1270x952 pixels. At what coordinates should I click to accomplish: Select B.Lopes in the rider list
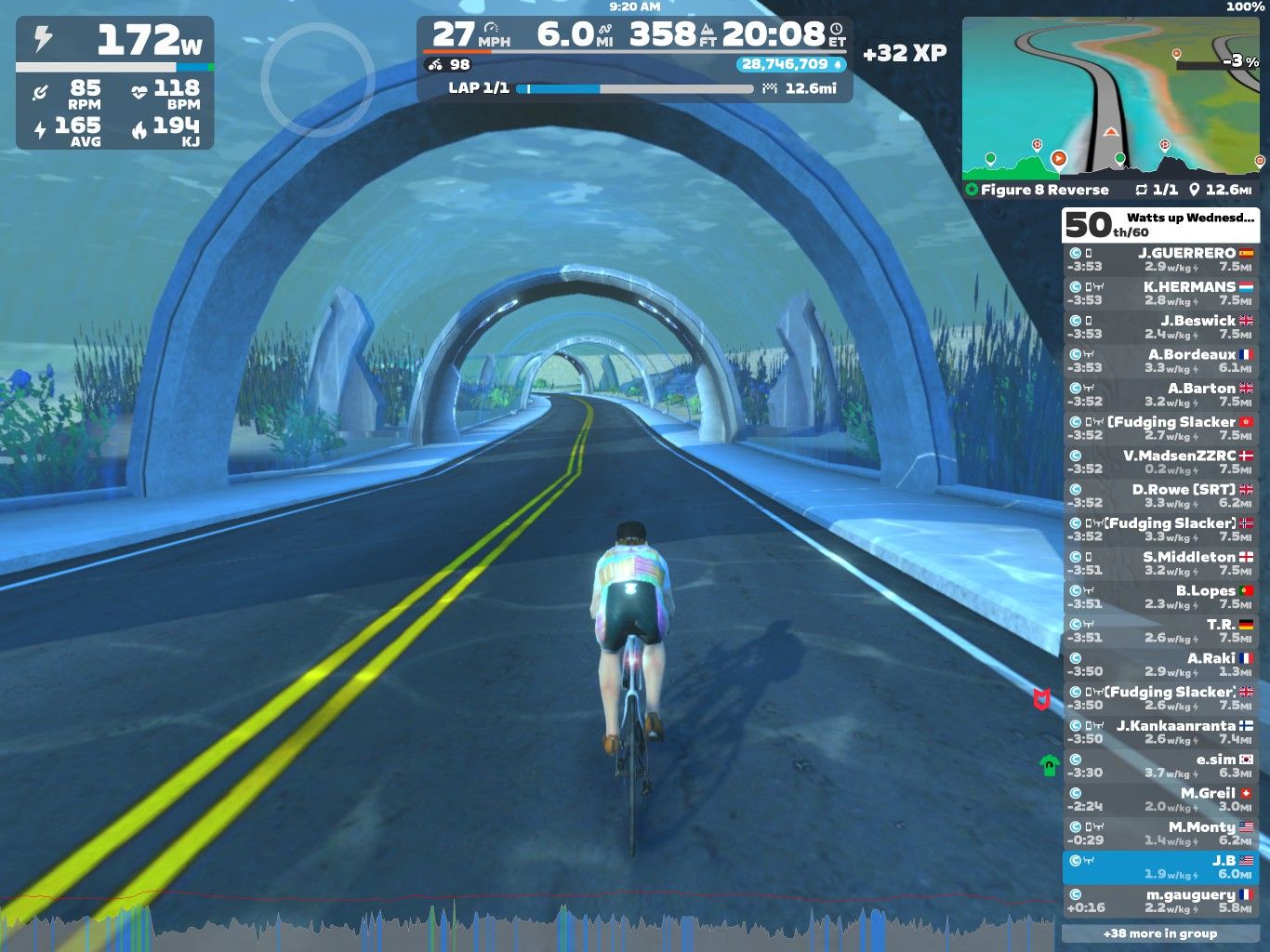(1160, 597)
